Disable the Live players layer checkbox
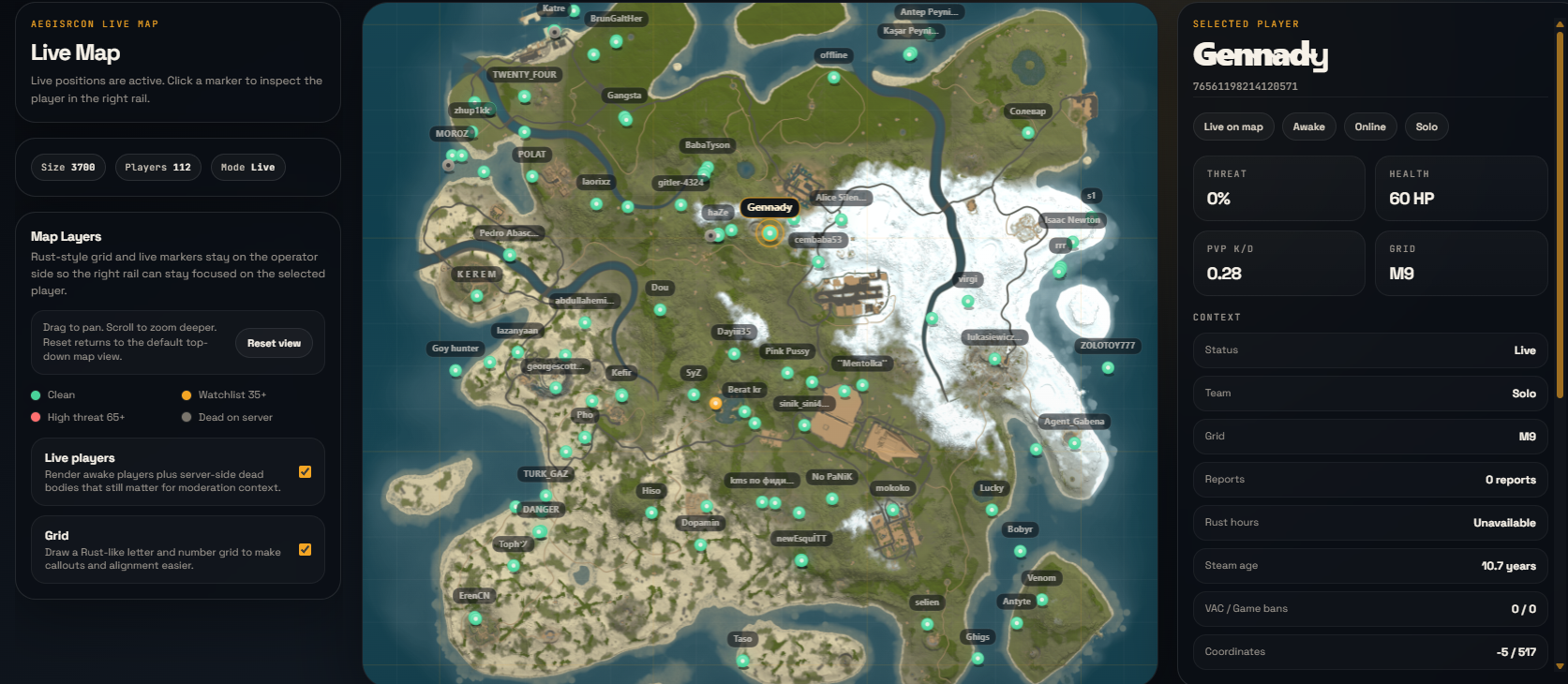Screen dimensions: 1568x684 [305, 472]
